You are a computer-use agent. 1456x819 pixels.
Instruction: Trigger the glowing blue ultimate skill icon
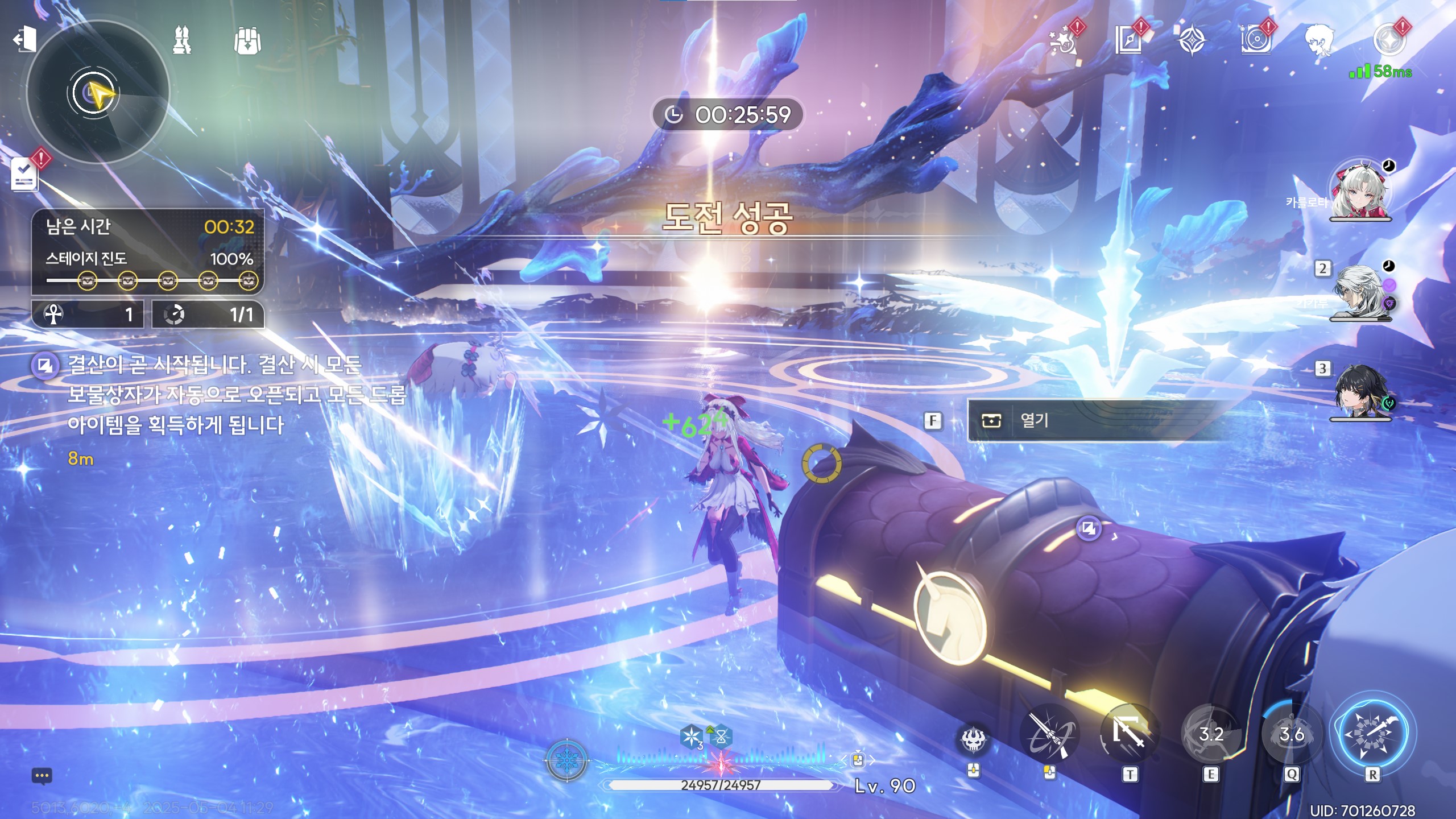pyautogui.click(x=1372, y=734)
